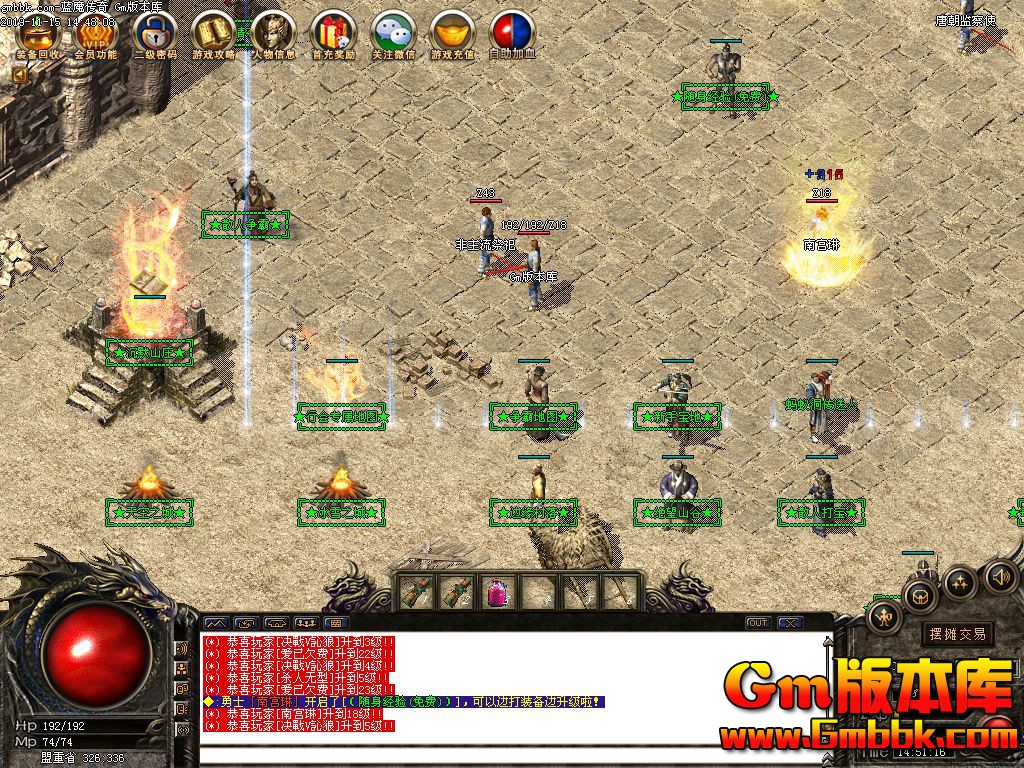The image size is (1024, 768).
Task: Activate the 自助加血 red-blue orb
Action: (512, 35)
